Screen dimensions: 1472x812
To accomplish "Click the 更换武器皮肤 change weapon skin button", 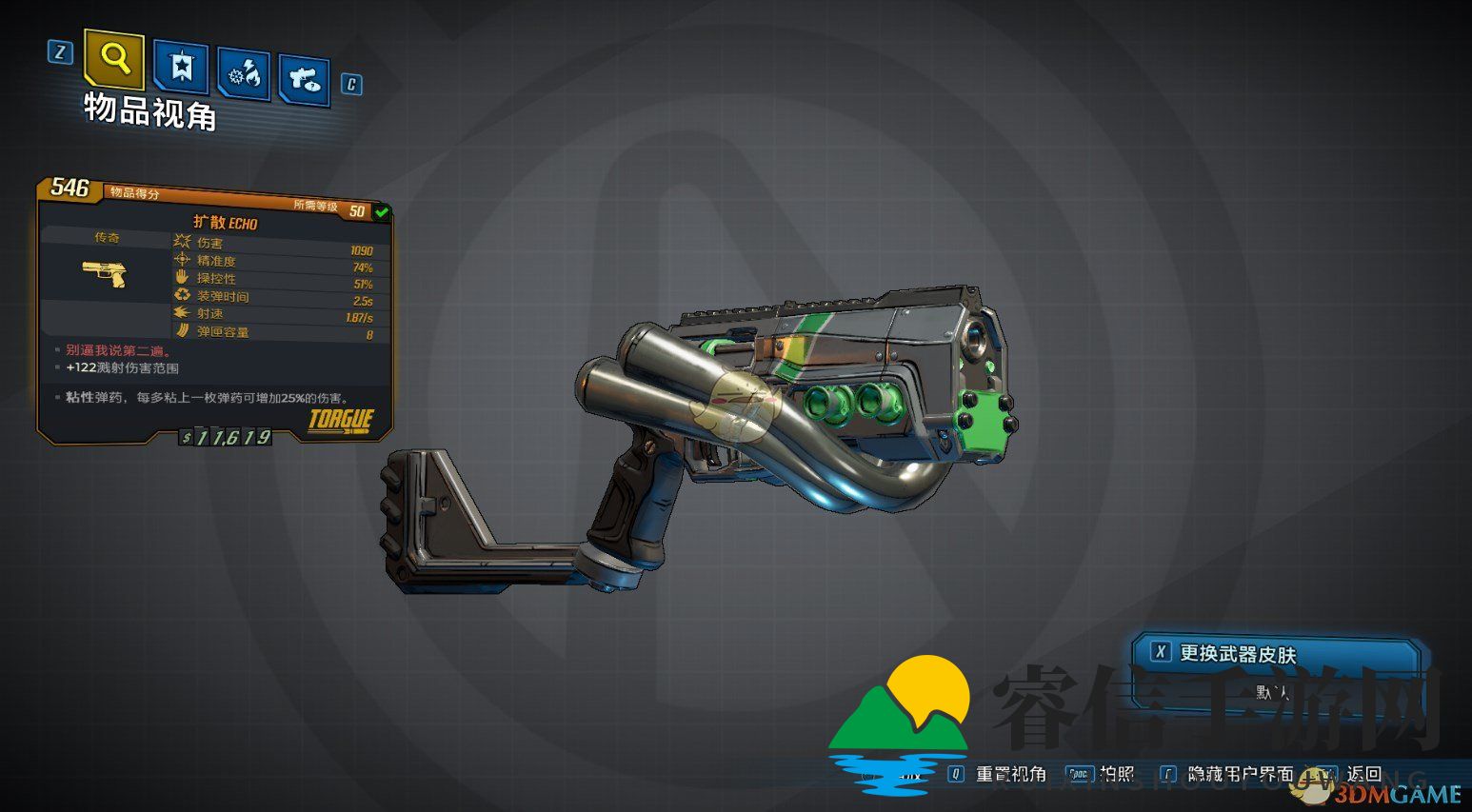I will [x=1237, y=654].
